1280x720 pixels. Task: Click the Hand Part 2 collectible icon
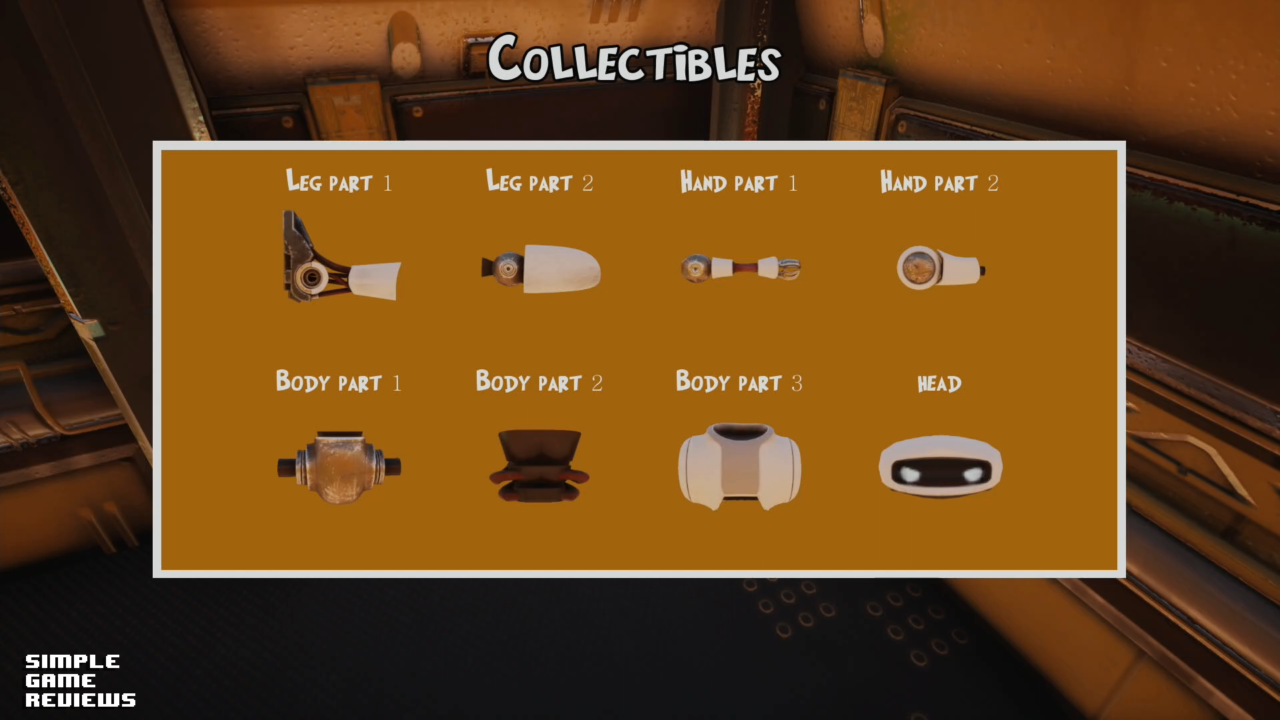940,266
